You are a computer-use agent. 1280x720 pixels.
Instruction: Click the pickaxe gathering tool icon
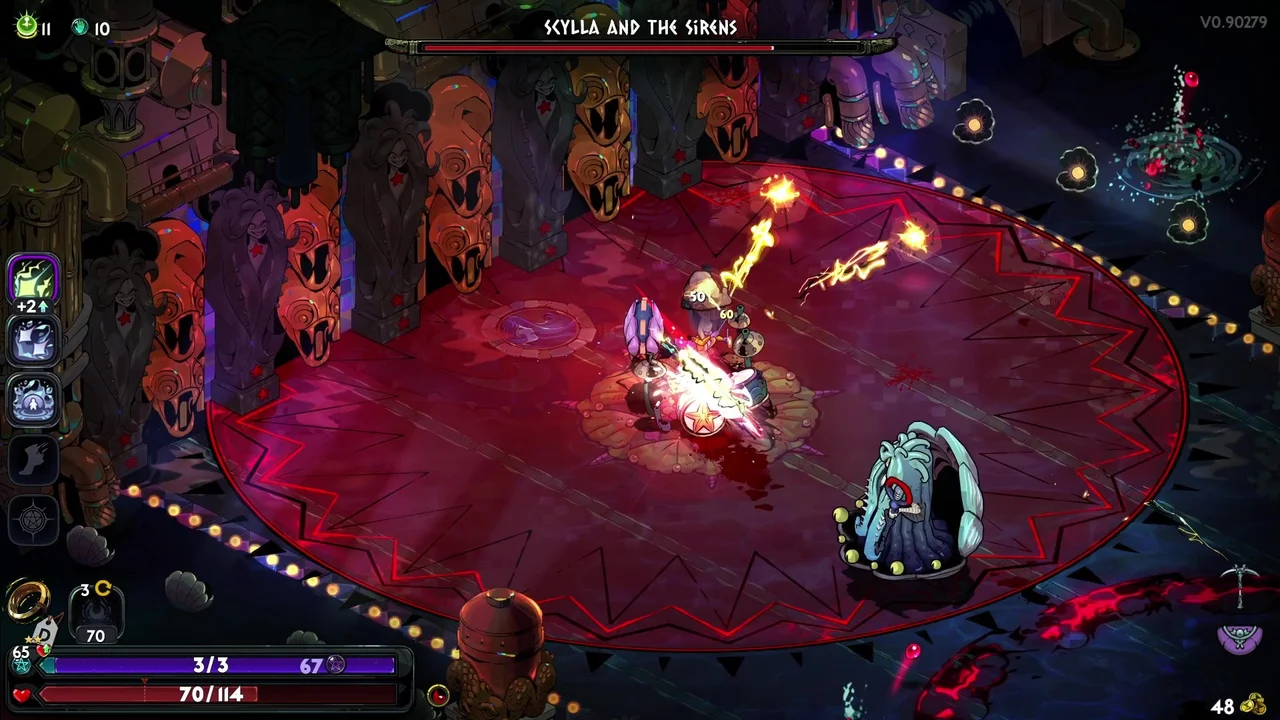click(1239, 583)
